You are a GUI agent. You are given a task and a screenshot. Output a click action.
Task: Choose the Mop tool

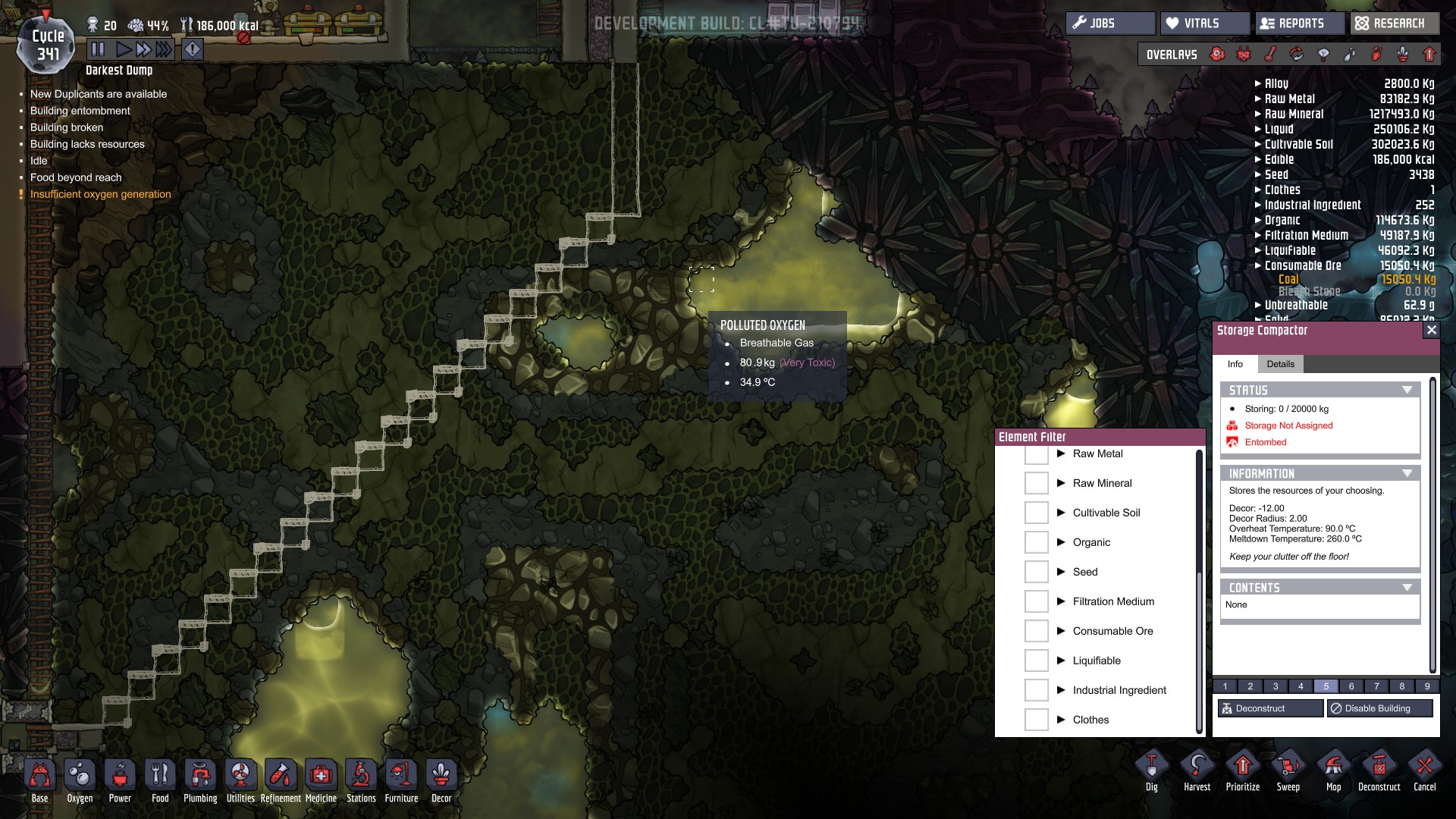point(1333,772)
